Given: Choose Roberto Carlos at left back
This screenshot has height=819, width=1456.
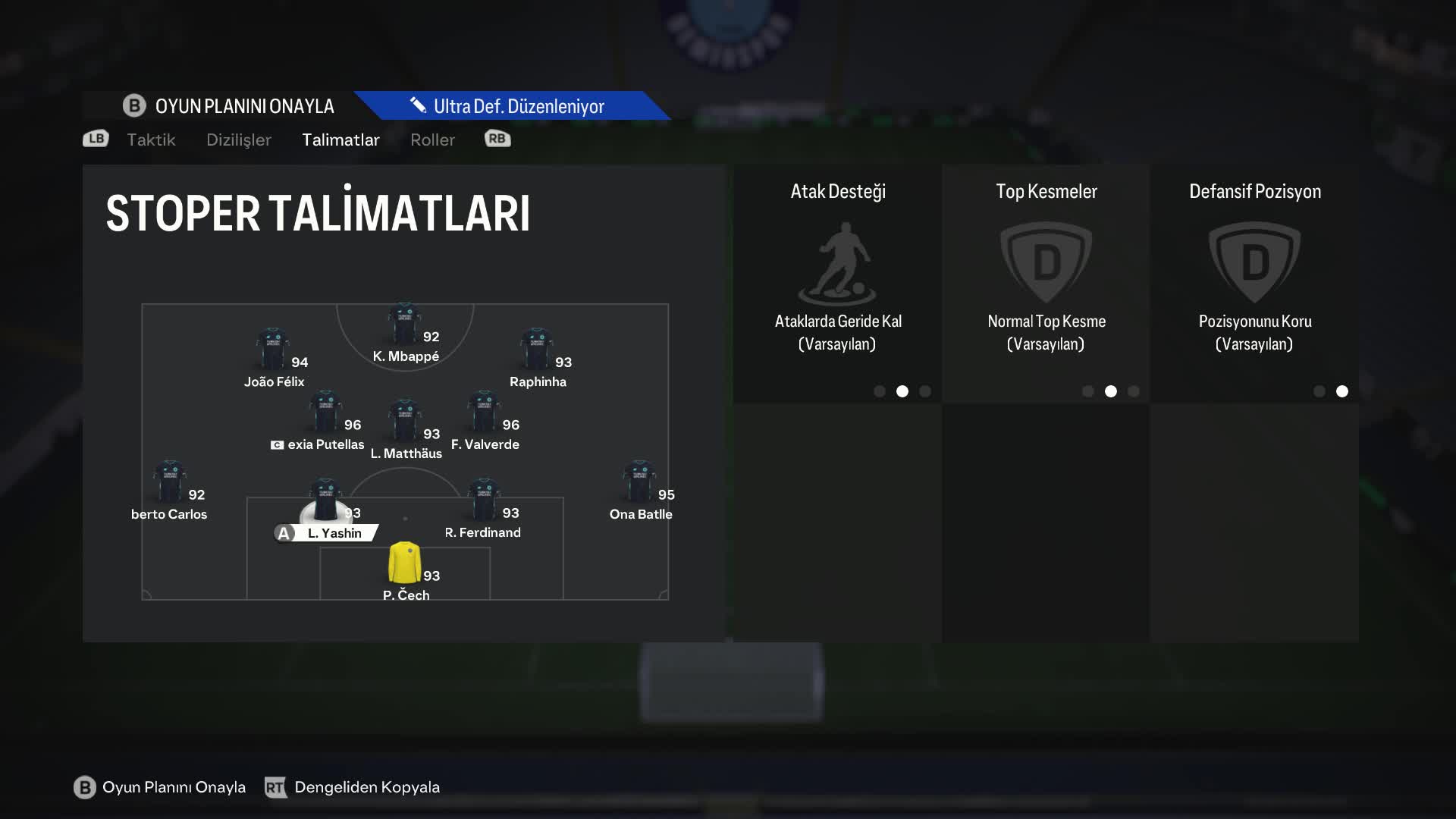Looking at the screenshot, I should (x=169, y=482).
